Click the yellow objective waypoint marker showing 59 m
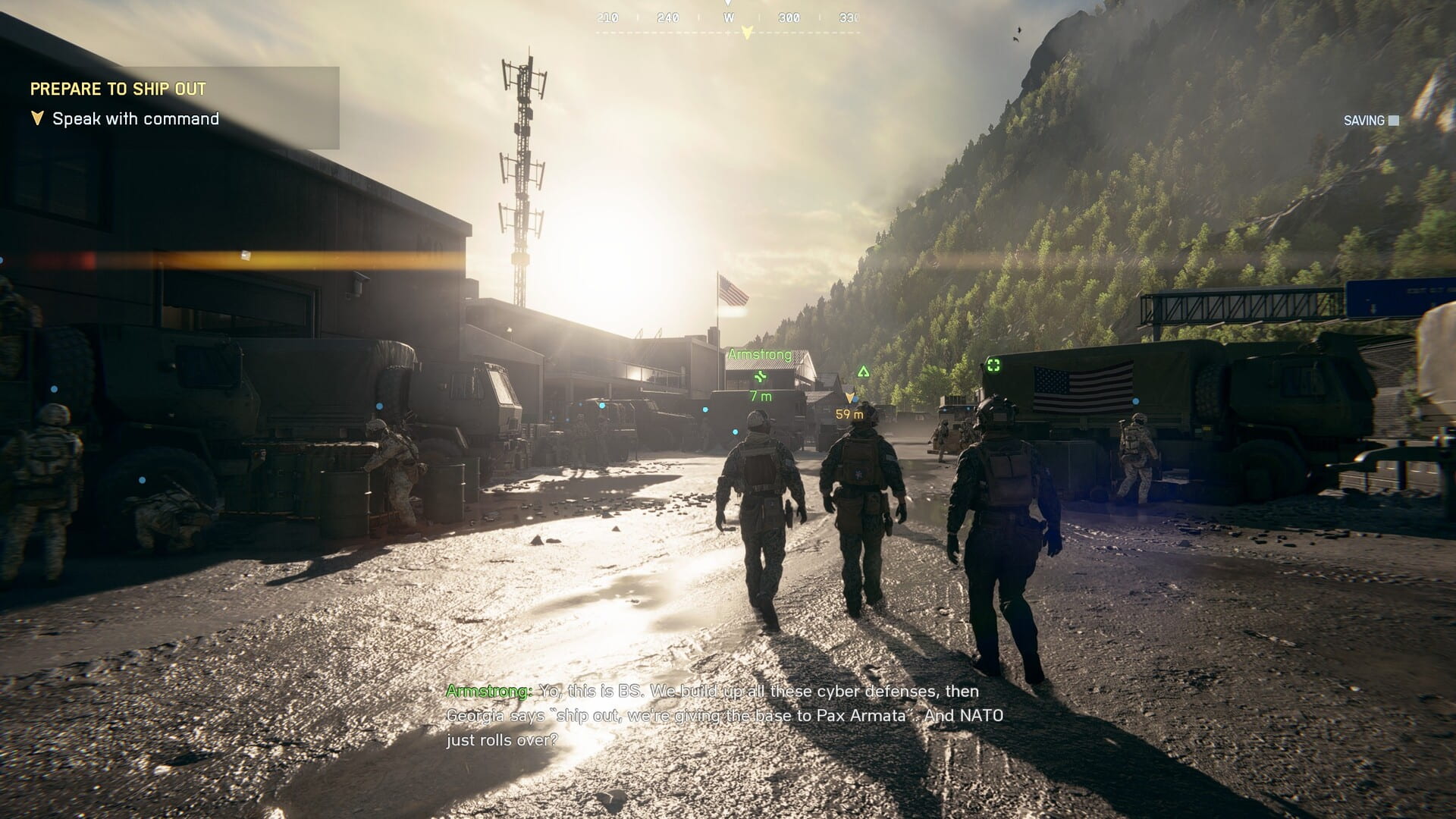 coord(849,395)
